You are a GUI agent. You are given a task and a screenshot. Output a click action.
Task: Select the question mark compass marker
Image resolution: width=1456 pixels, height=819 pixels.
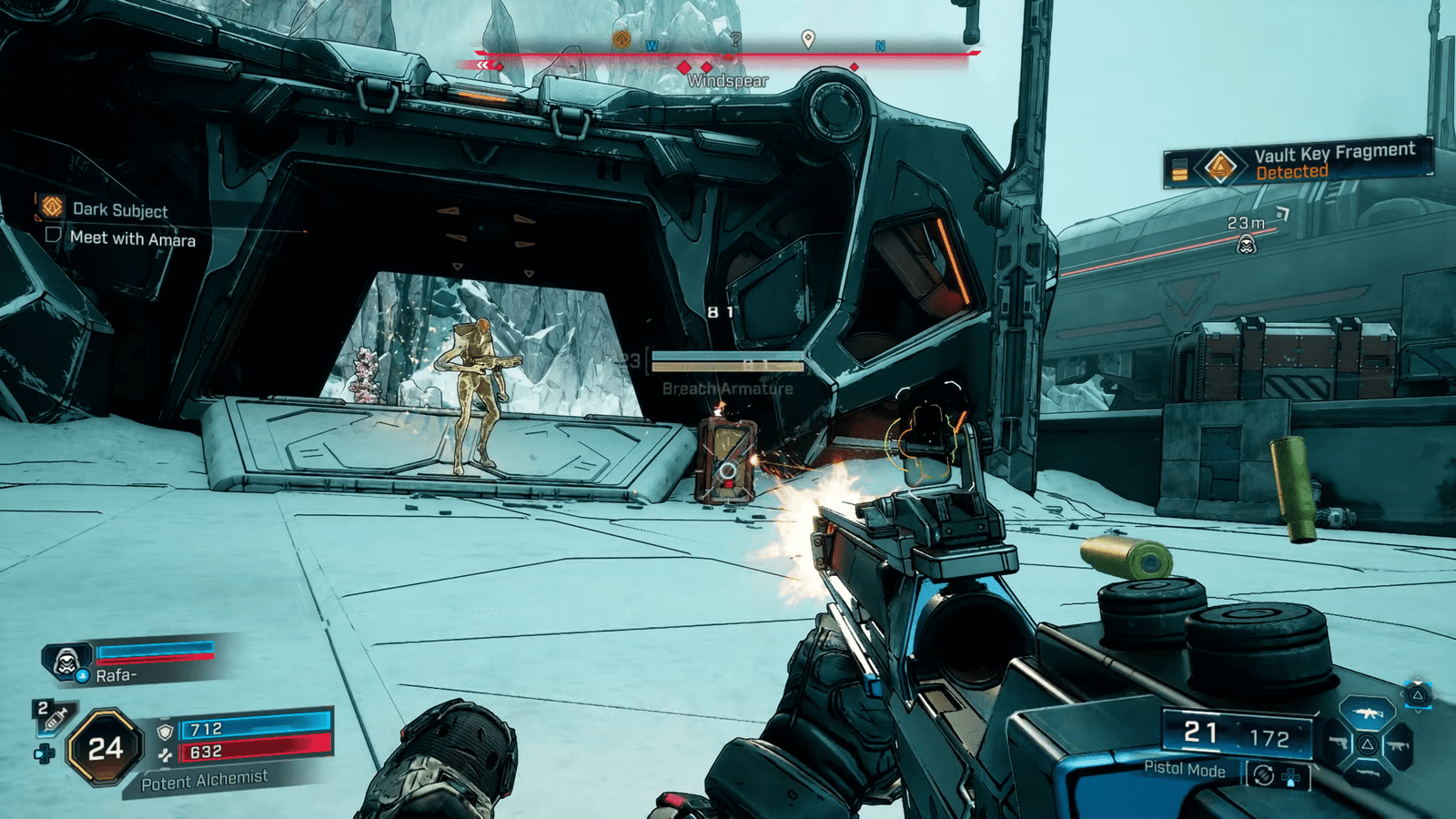735,40
